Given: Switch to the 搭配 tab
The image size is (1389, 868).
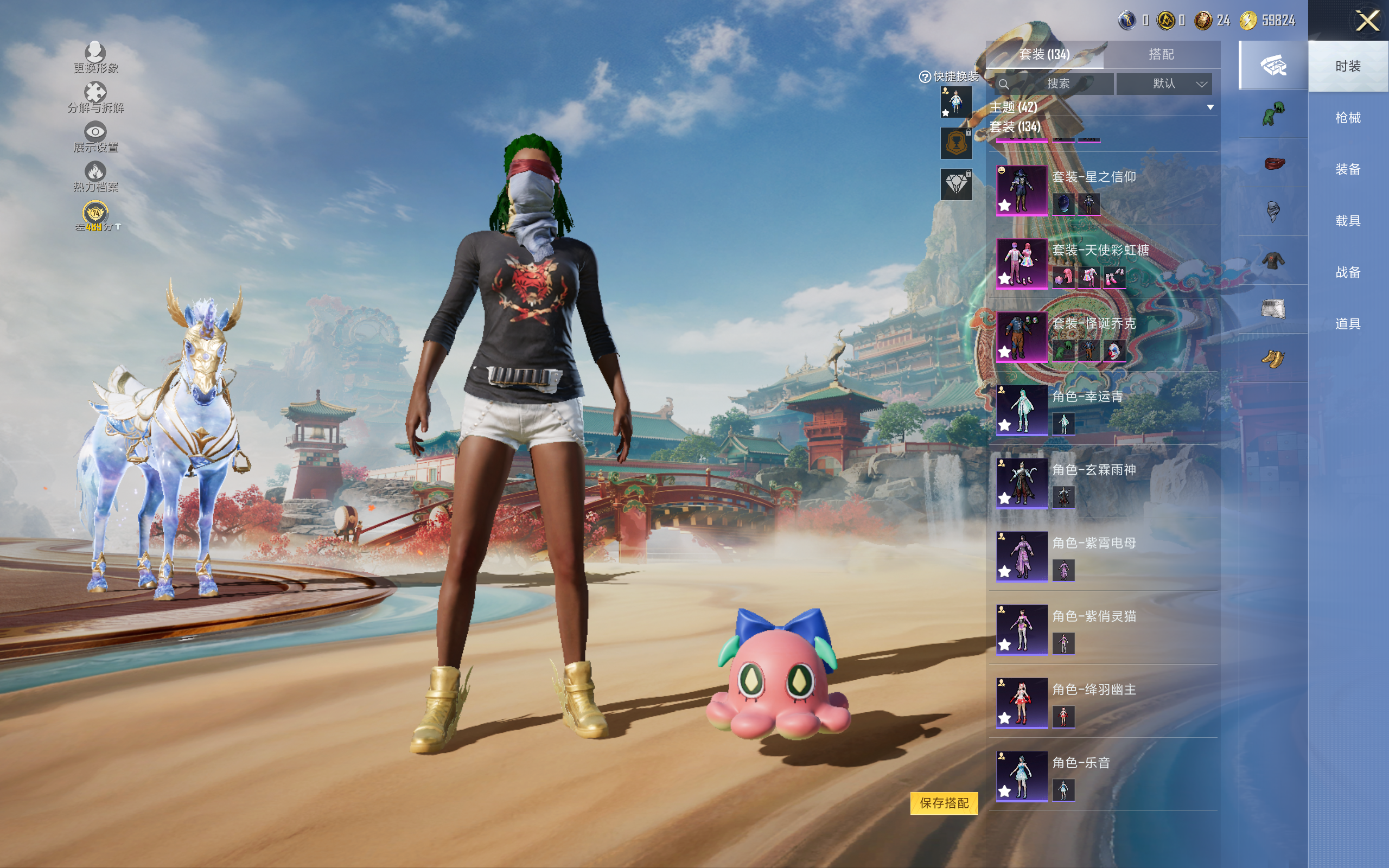Looking at the screenshot, I should tap(1161, 55).
